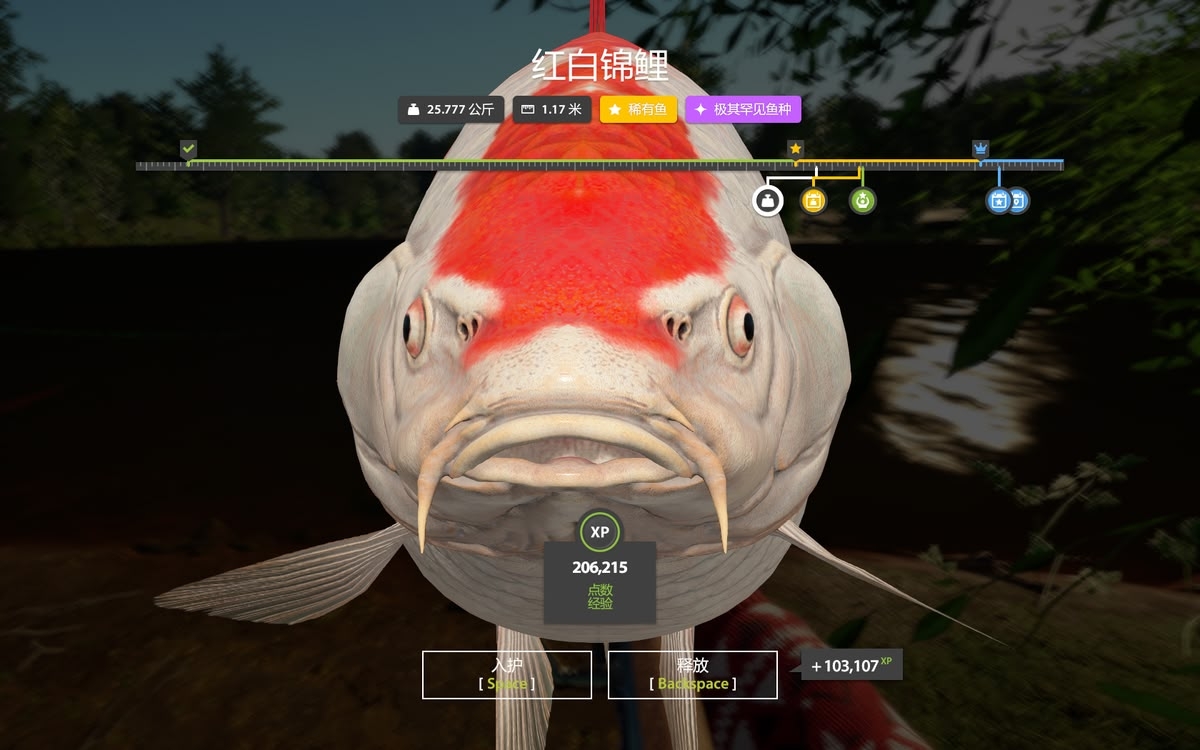The height and width of the screenshot is (750, 1200).
Task: Select the gold star threshold on the scale
Action: click(x=795, y=148)
